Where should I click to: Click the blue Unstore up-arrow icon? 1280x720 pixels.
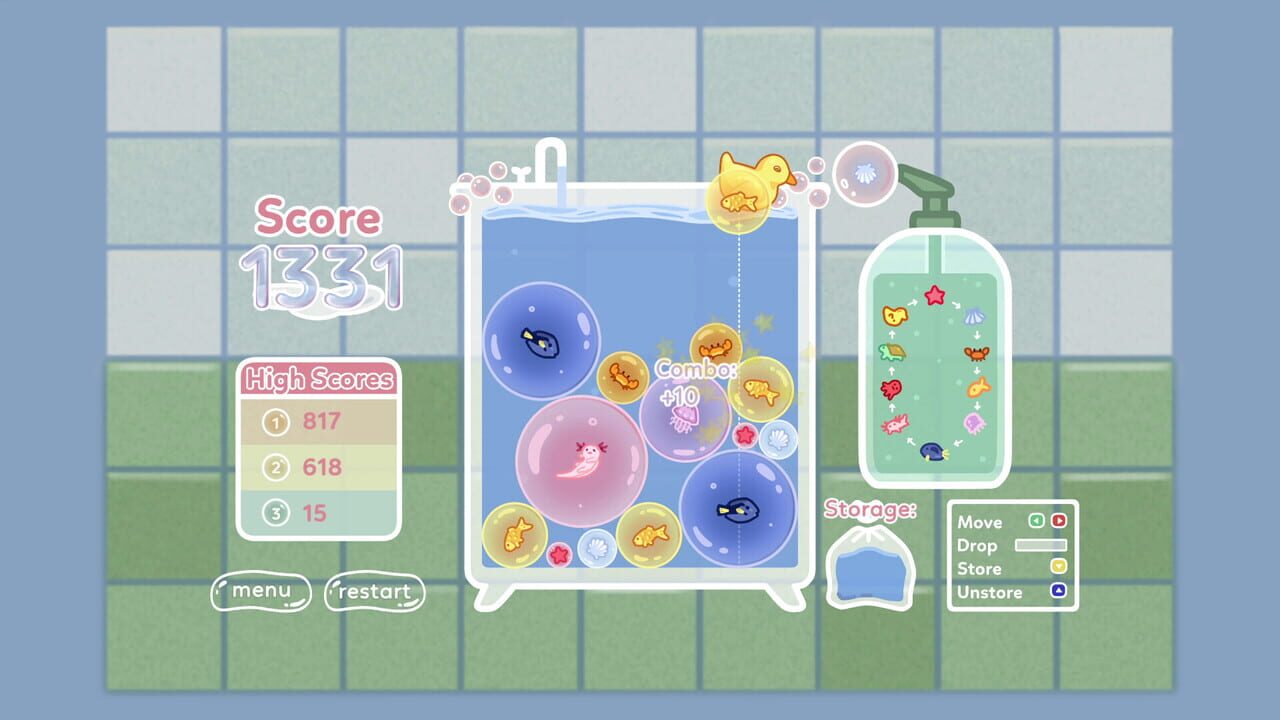pos(1059,592)
